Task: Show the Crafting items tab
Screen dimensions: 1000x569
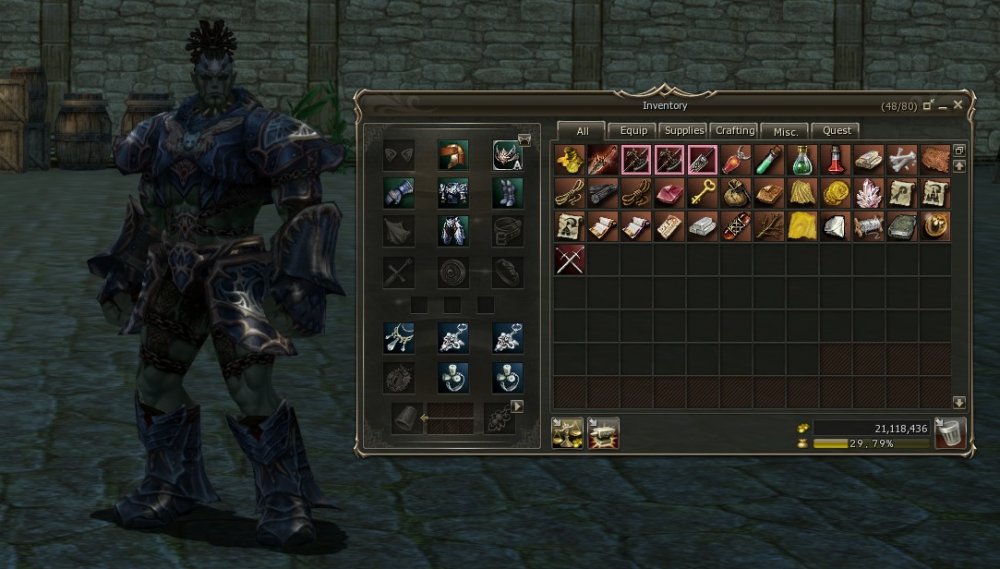Action: [x=735, y=130]
